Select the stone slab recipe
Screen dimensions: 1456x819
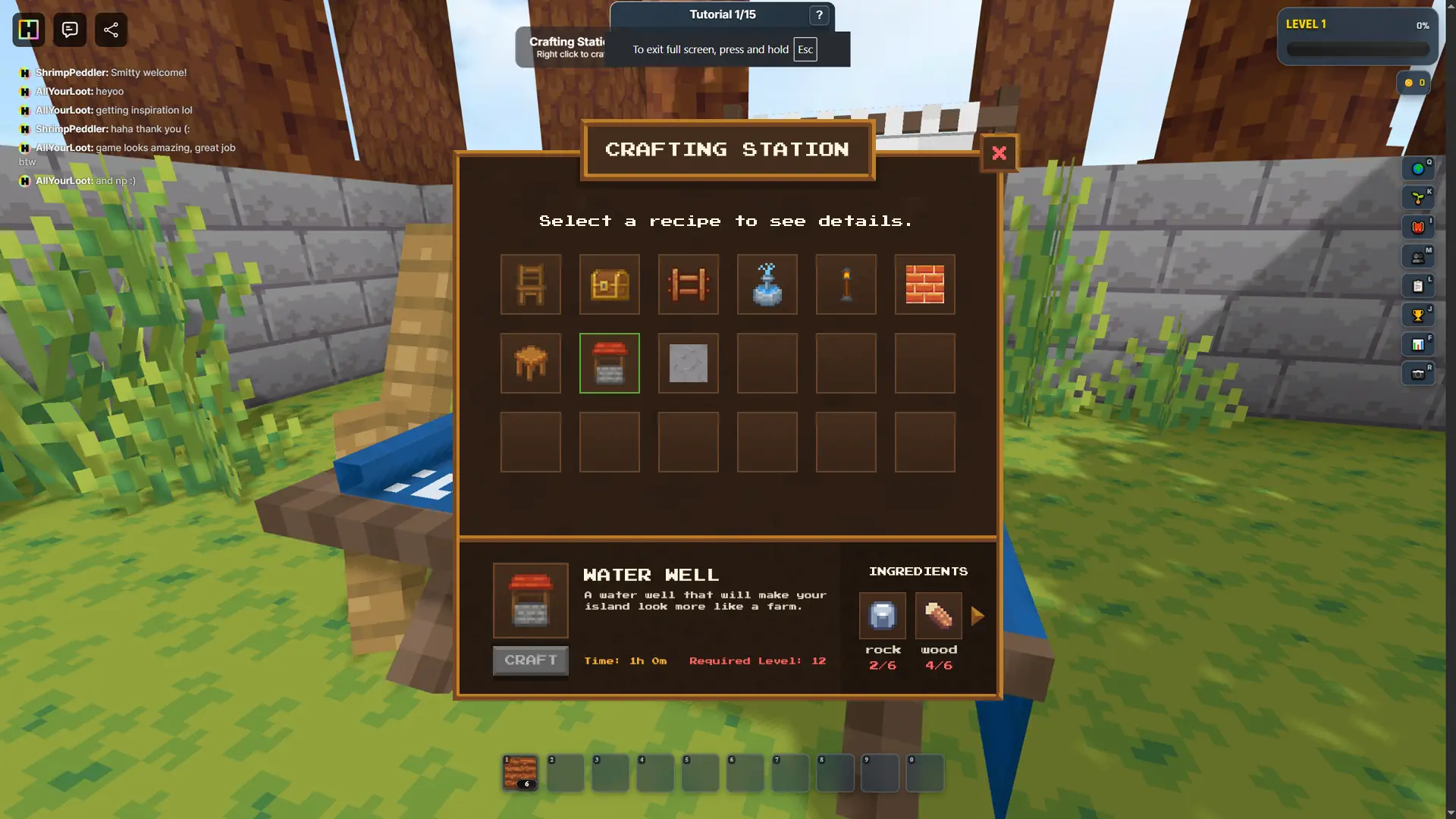click(x=688, y=363)
